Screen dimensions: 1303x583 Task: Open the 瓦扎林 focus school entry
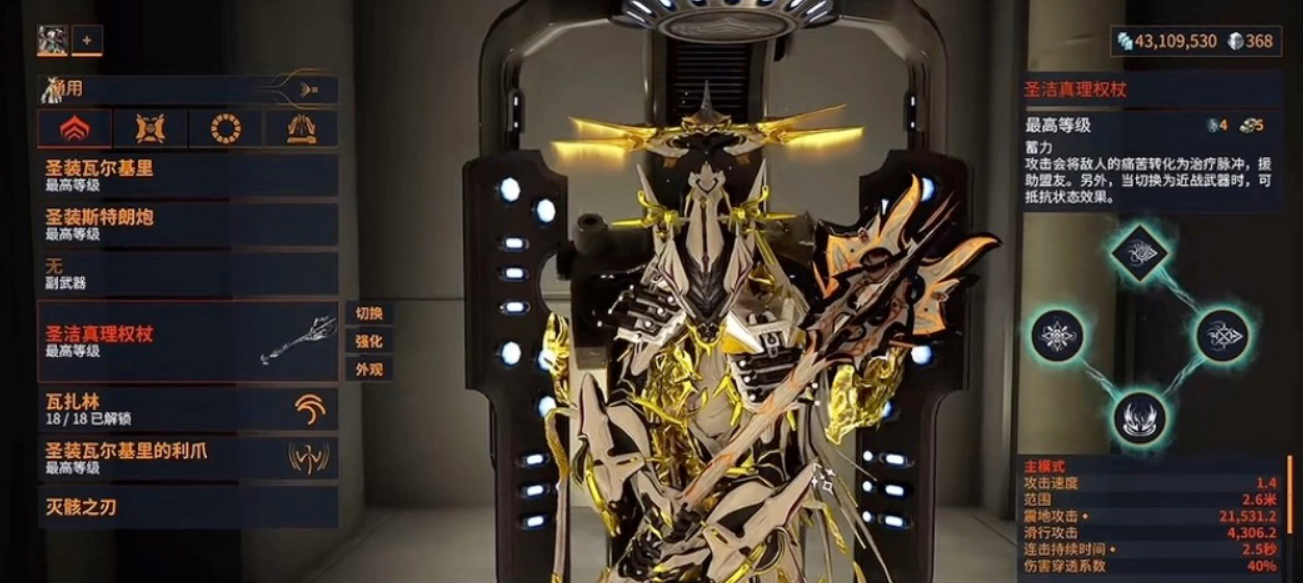[187, 409]
